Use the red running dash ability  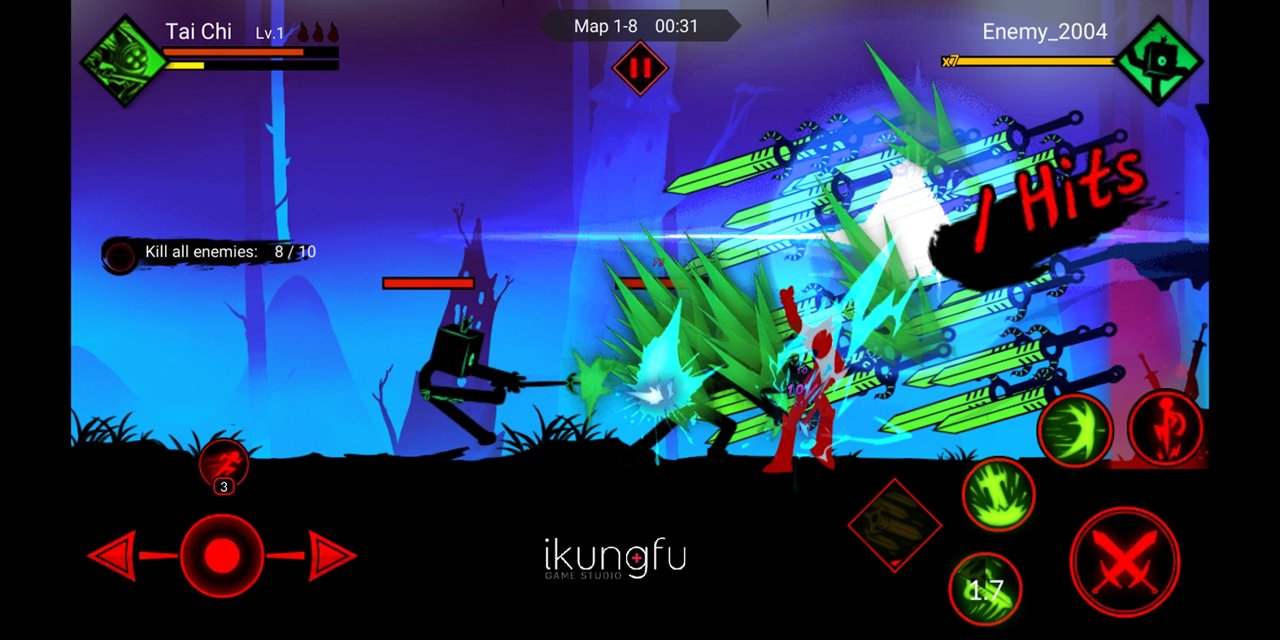click(x=223, y=464)
